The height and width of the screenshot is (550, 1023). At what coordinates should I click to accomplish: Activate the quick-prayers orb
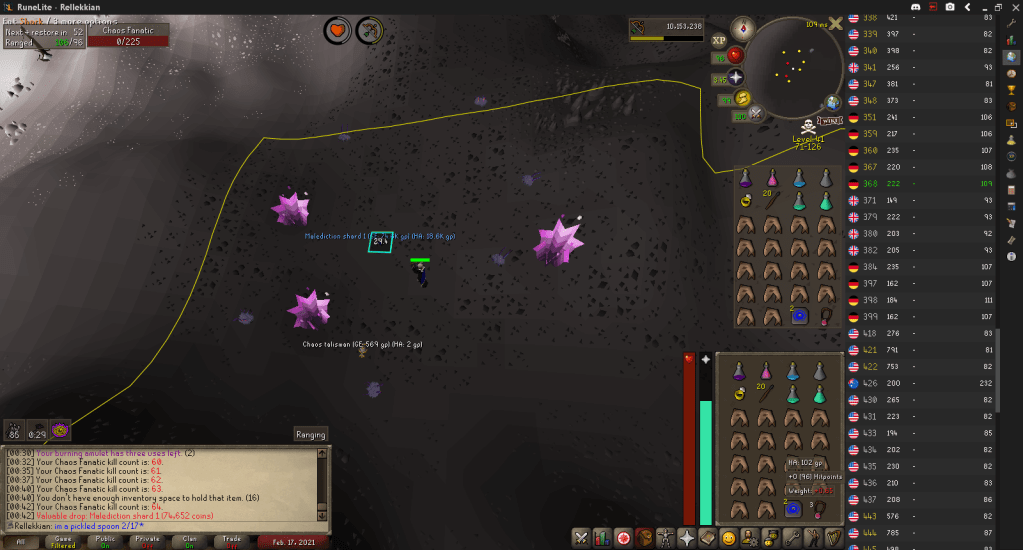[736, 77]
